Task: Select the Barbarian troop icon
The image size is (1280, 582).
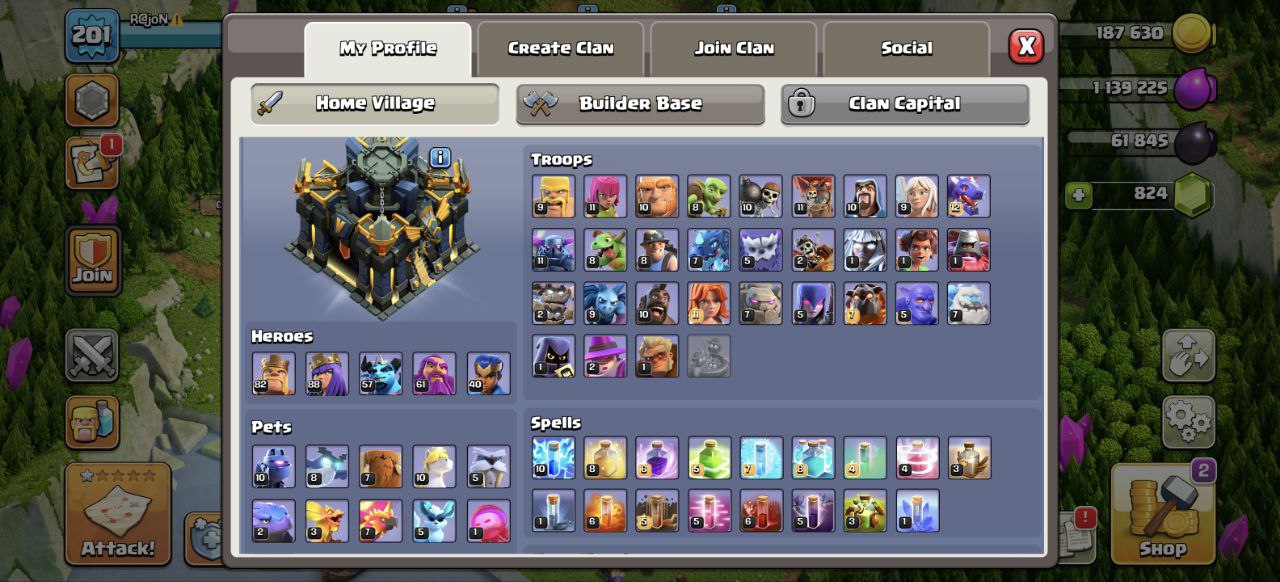Action: click(x=553, y=196)
